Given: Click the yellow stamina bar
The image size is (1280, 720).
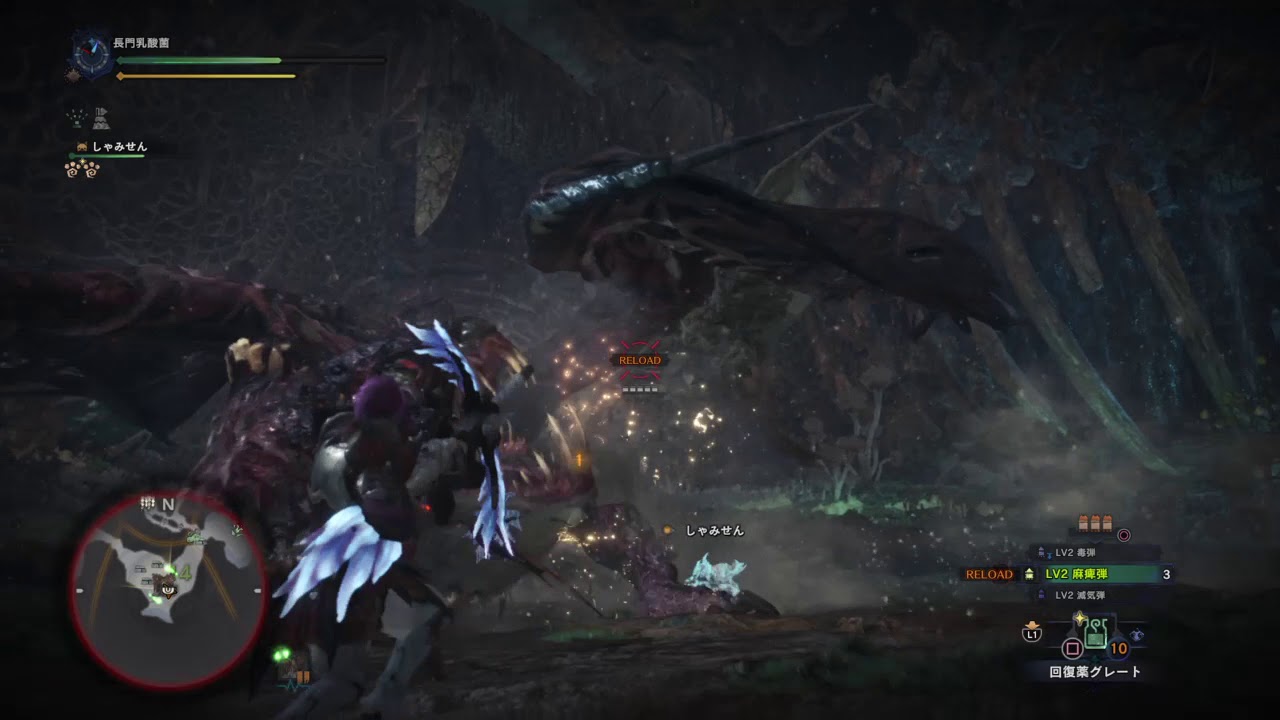Looking at the screenshot, I should (x=205, y=74).
